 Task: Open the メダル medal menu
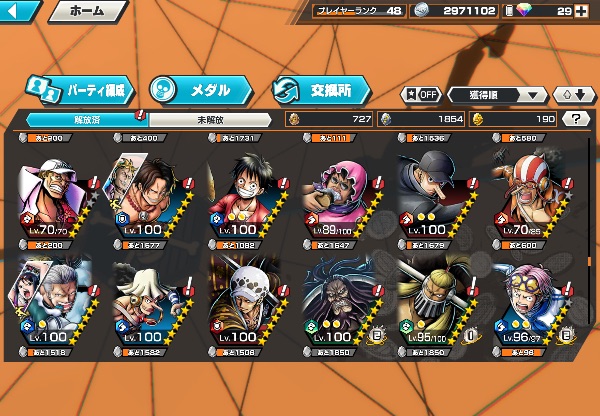click(193, 90)
